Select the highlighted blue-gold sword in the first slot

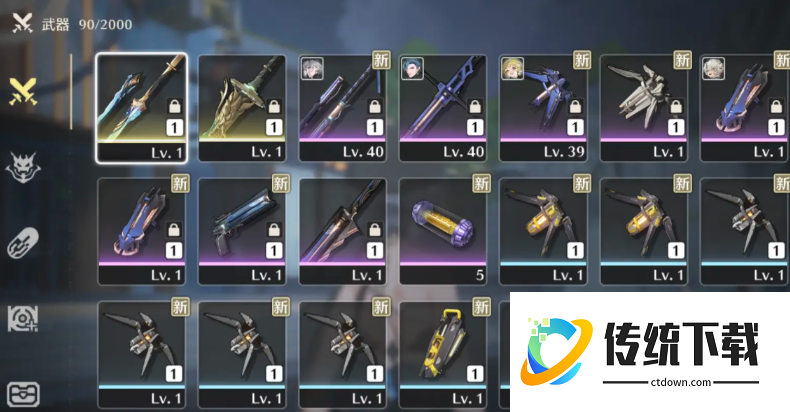[141, 106]
